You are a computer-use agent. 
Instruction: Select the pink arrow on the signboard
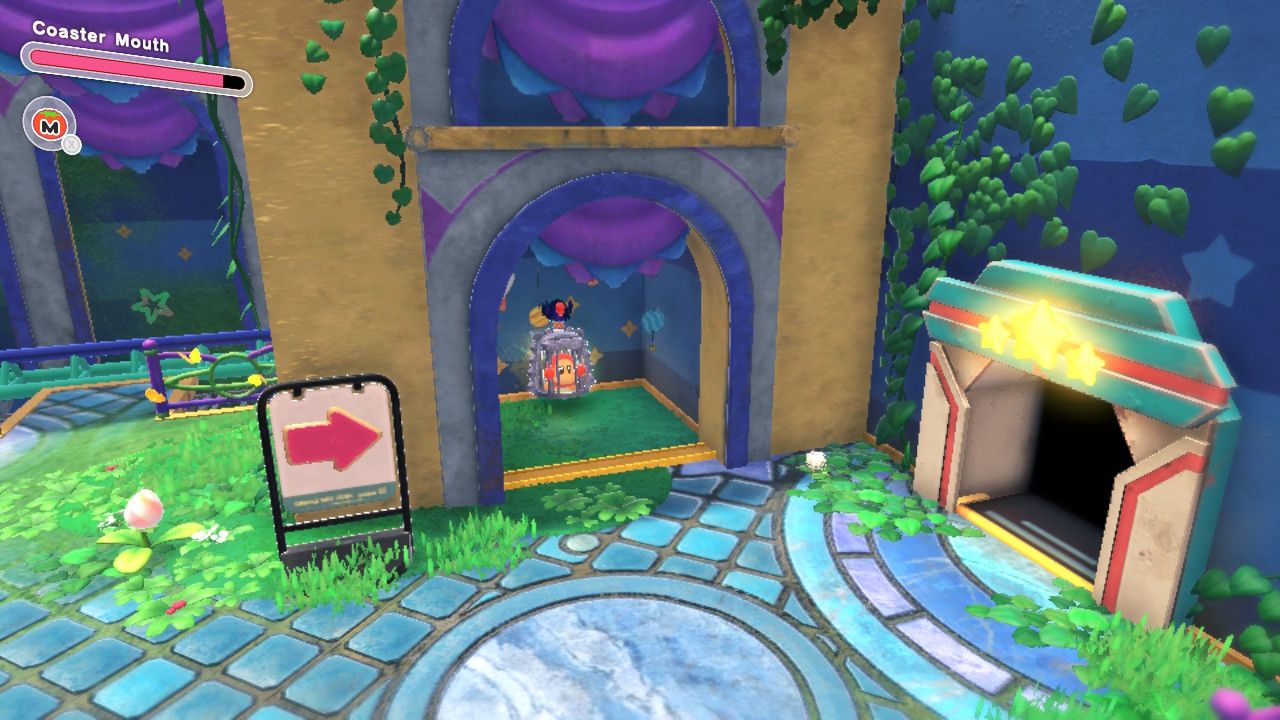point(330,437)
